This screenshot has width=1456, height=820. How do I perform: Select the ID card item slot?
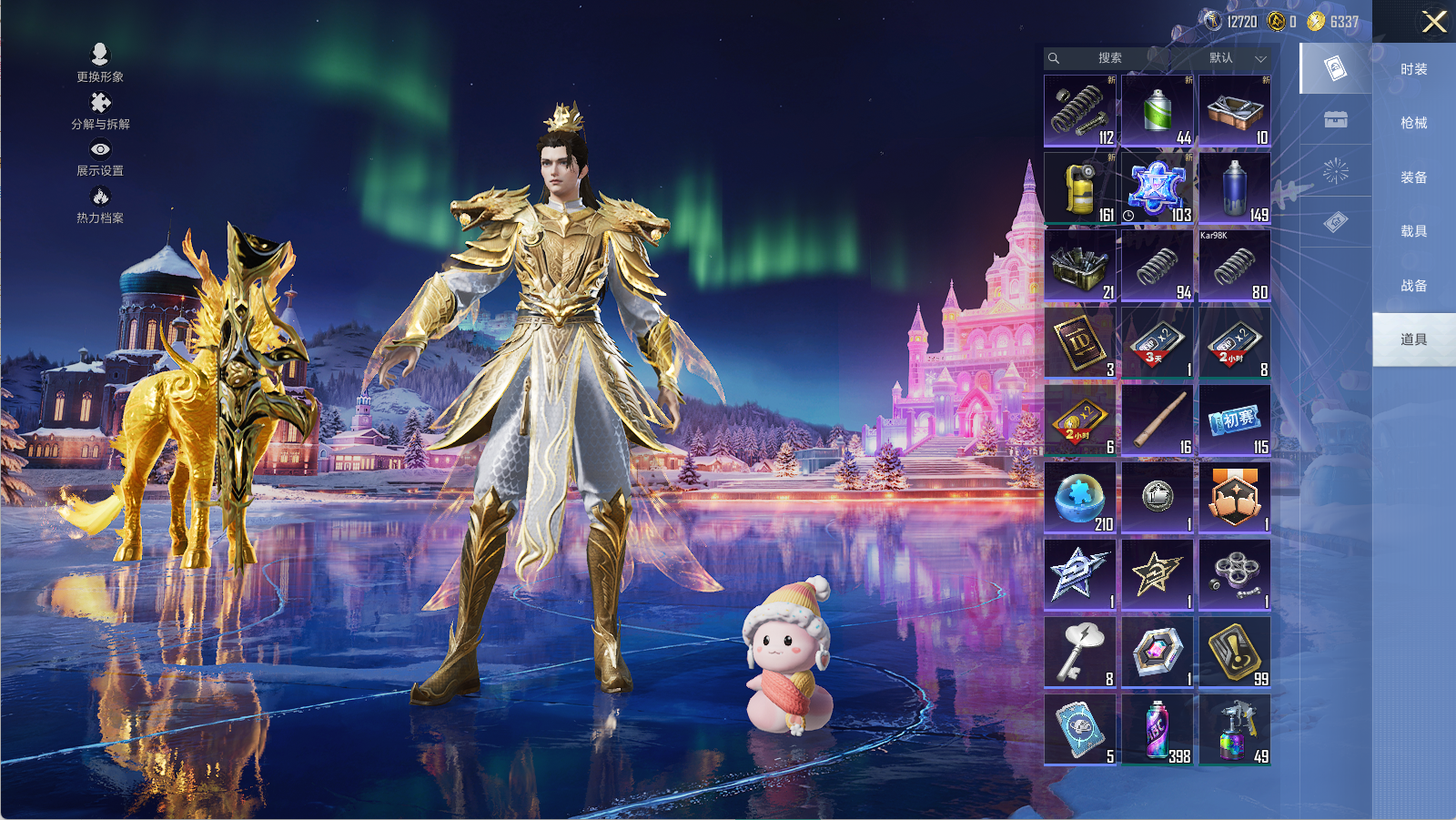coord(1080,342)
